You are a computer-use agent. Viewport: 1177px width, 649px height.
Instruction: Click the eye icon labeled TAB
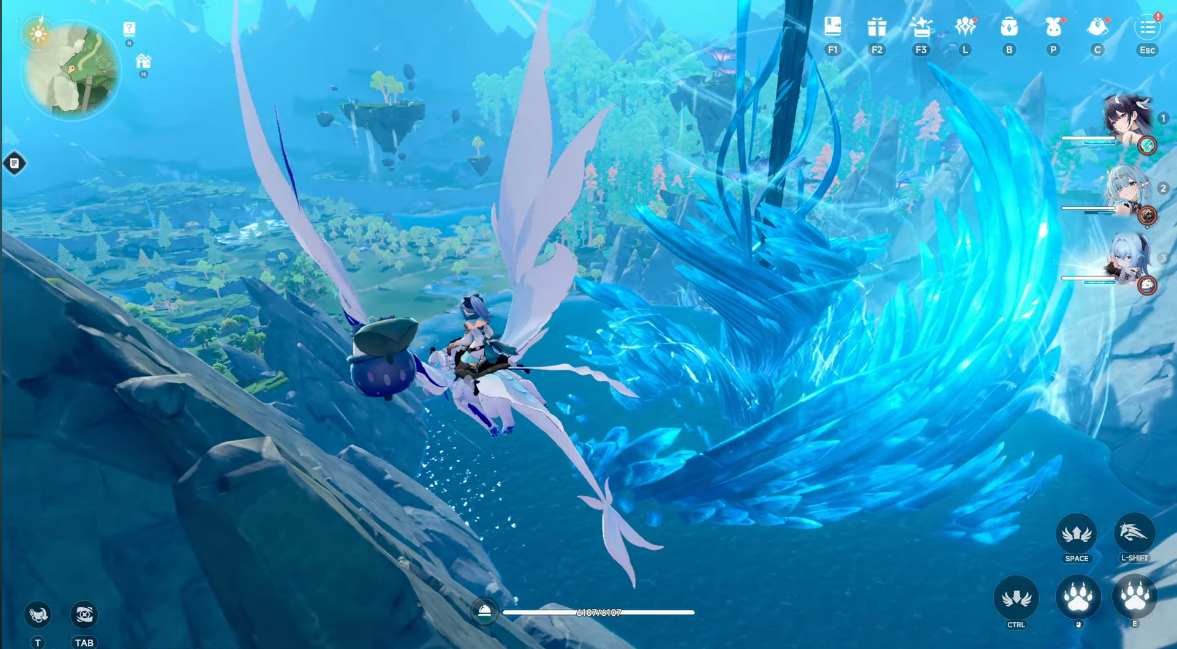(x=84, y=614)
